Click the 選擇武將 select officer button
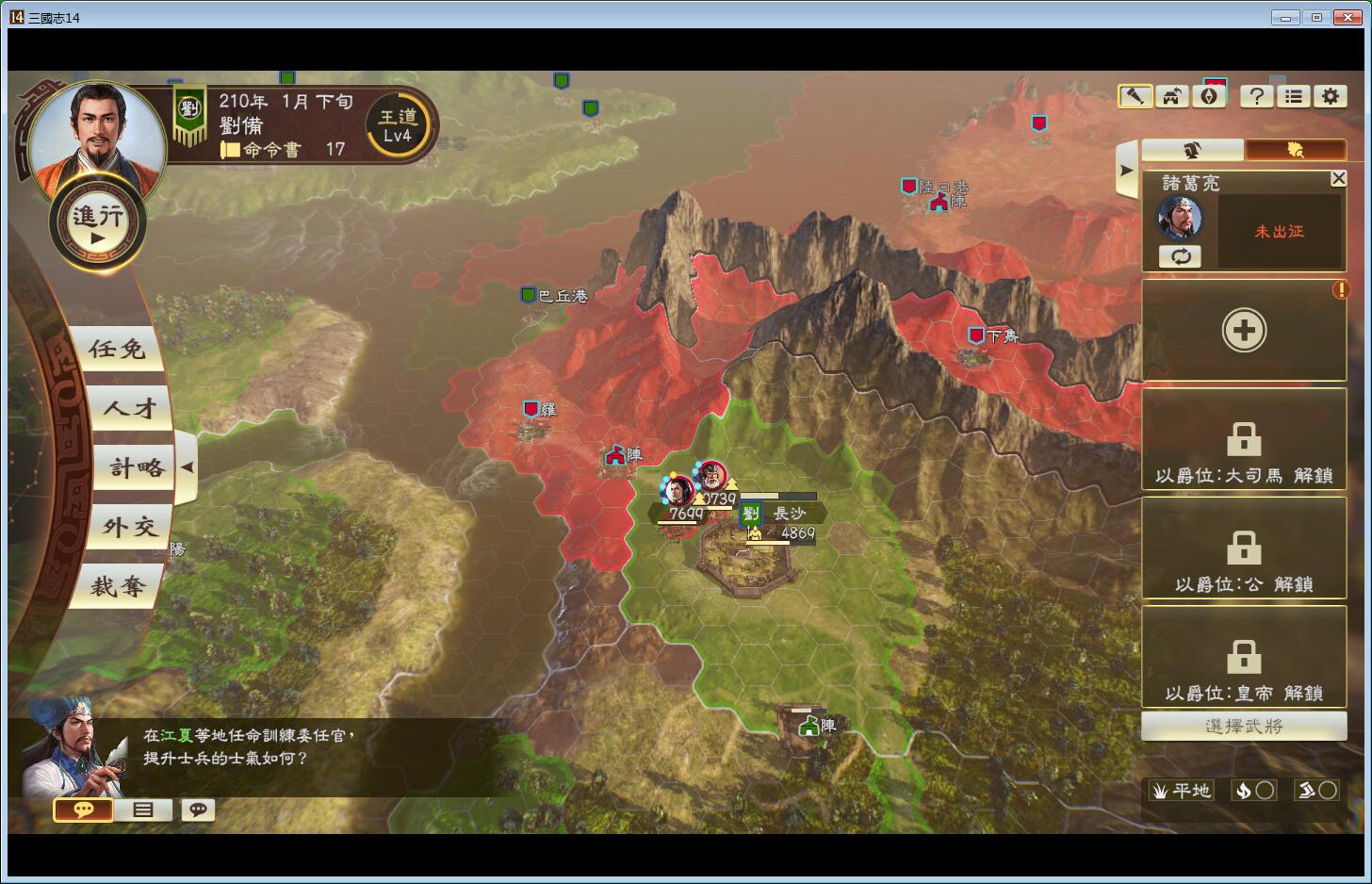Screen dimensions: 1372x884 click(x=1243, y=727)
